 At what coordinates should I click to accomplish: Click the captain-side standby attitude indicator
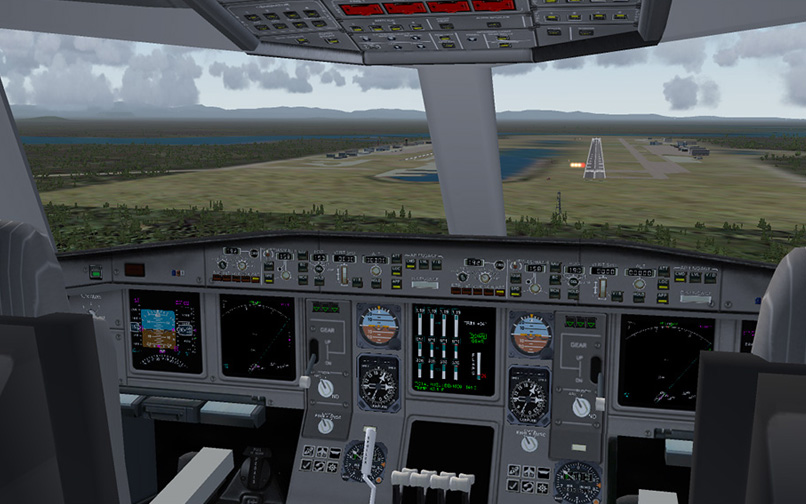coord(379,324)
